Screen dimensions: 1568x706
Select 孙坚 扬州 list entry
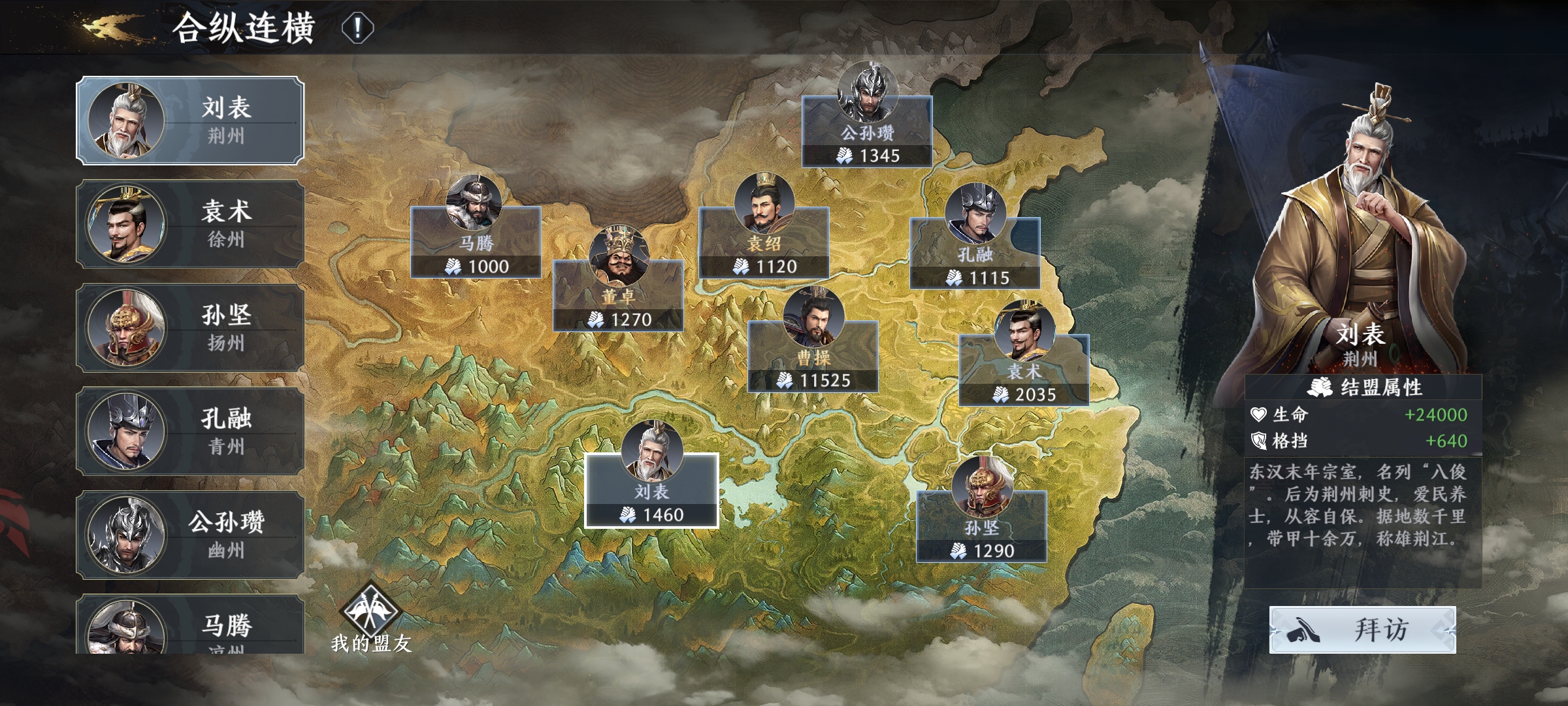(x=189, y=328)
